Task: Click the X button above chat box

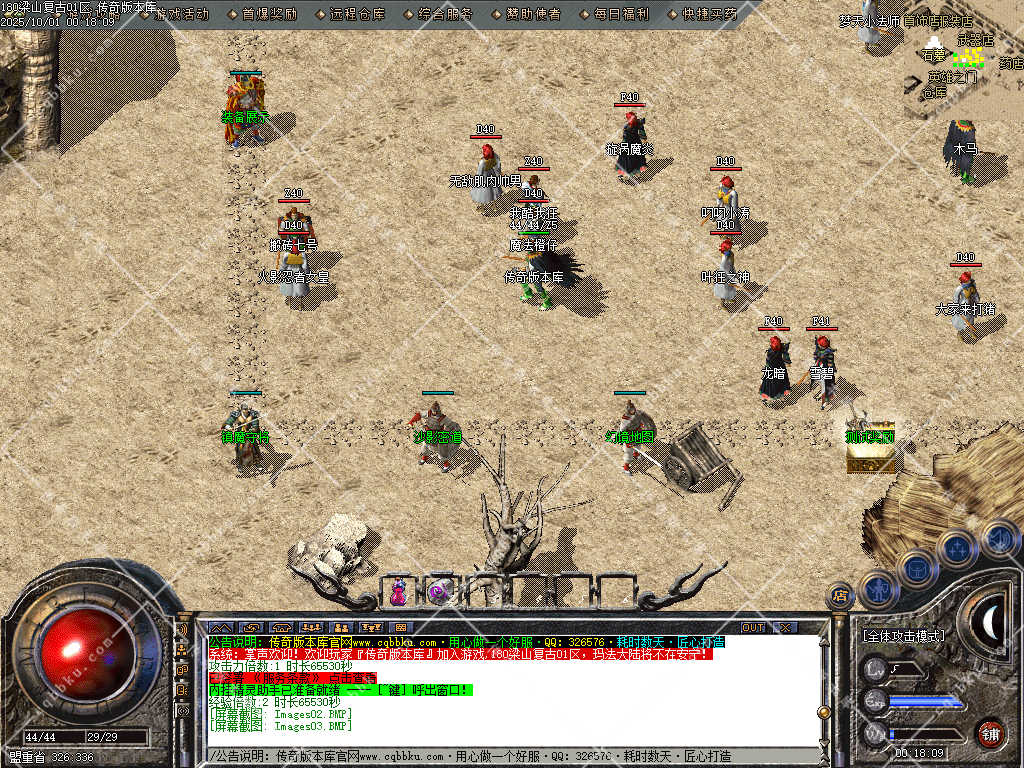Action: [x=786, y=627]
